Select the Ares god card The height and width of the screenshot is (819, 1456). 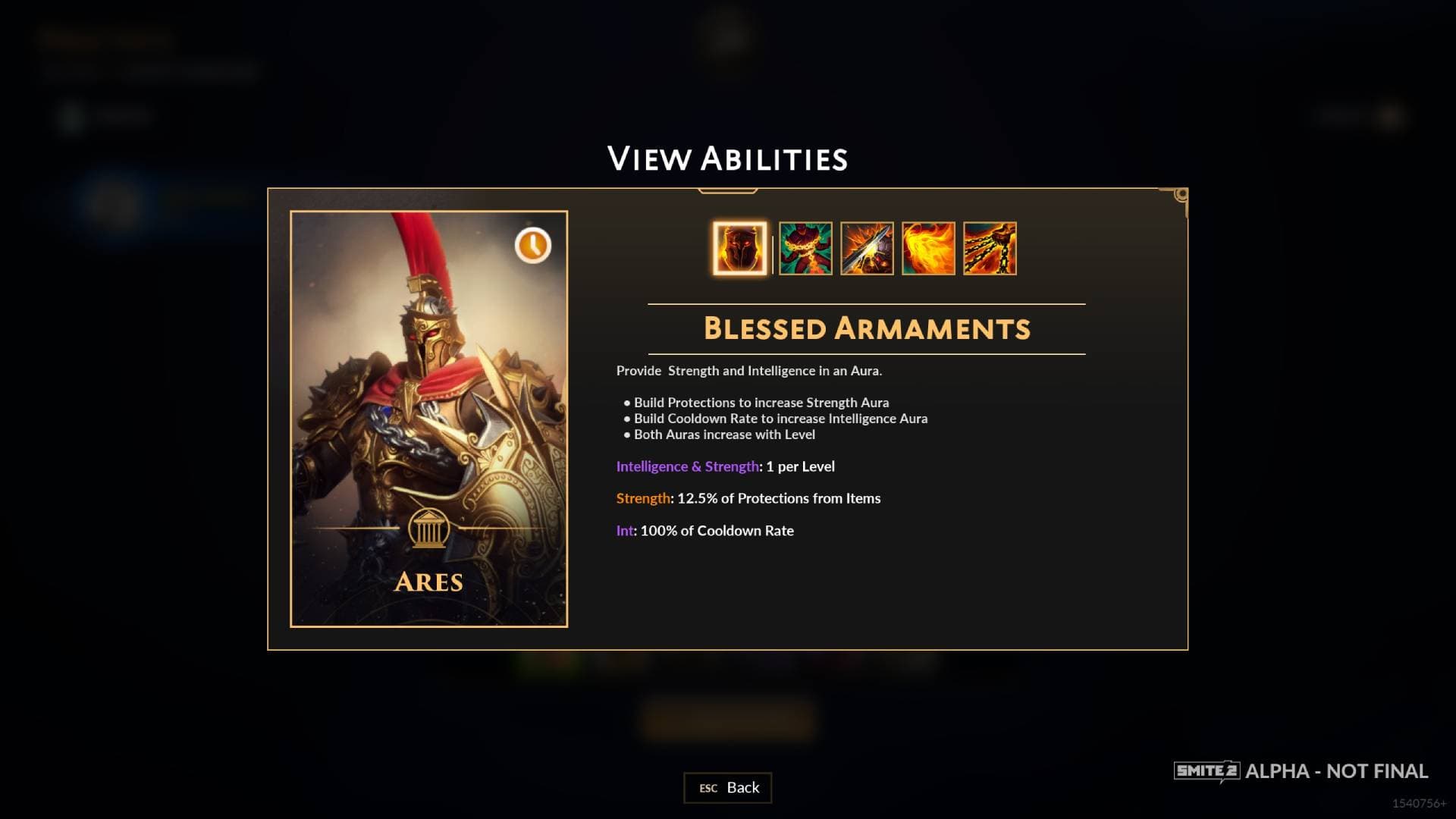pyautogui.click(x=429, y=419)
